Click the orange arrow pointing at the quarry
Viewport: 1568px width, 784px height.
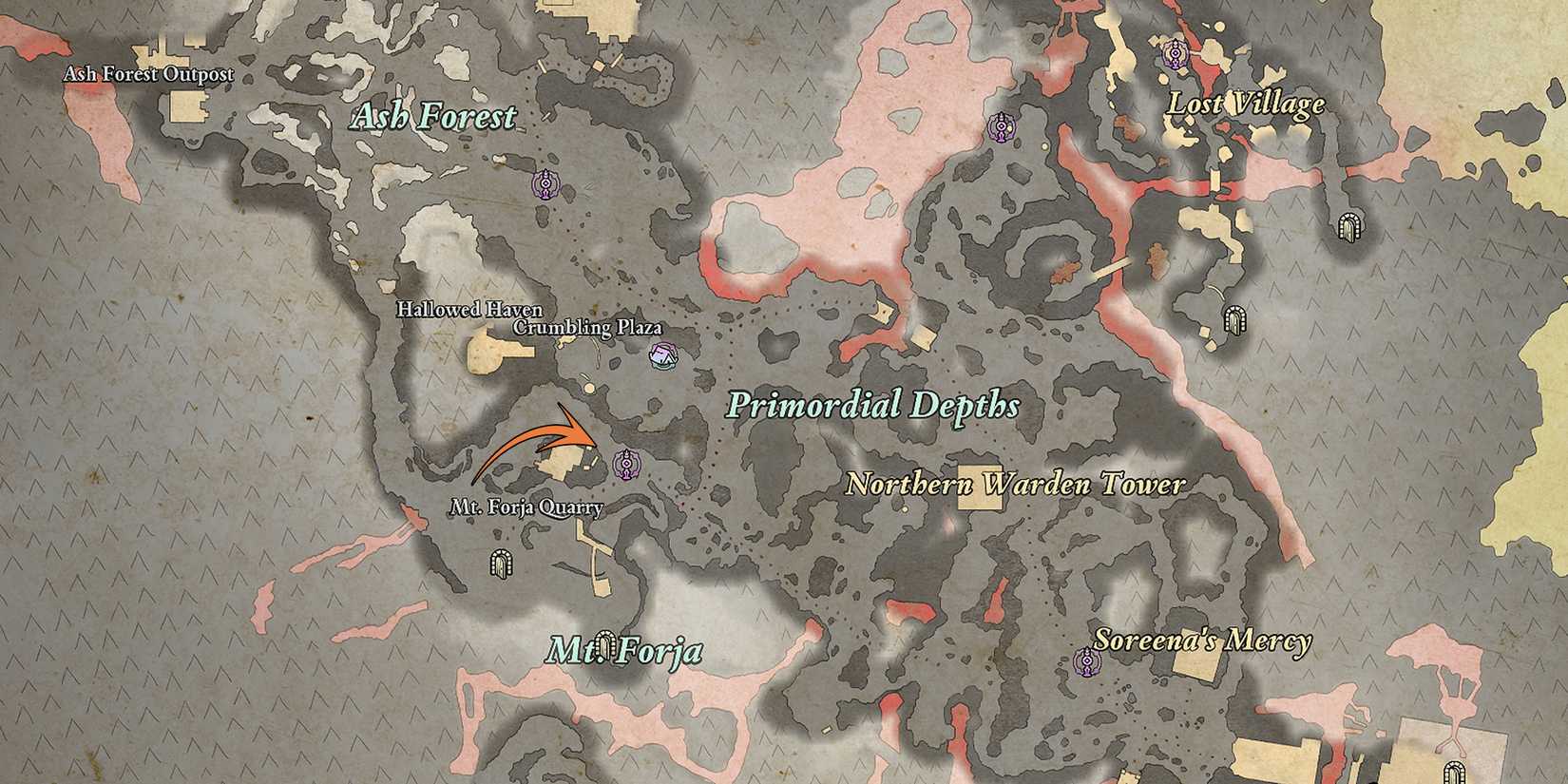542,437
